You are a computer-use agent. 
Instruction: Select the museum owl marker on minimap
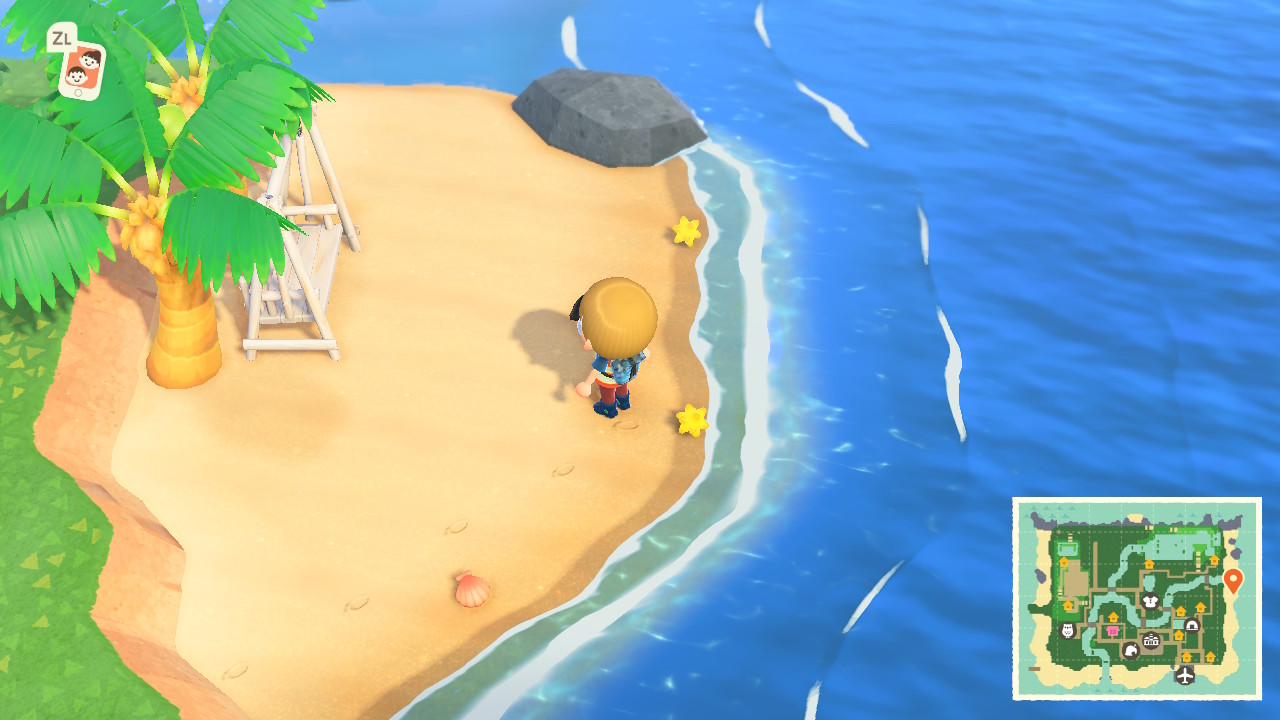click(x=1066, y=630)
